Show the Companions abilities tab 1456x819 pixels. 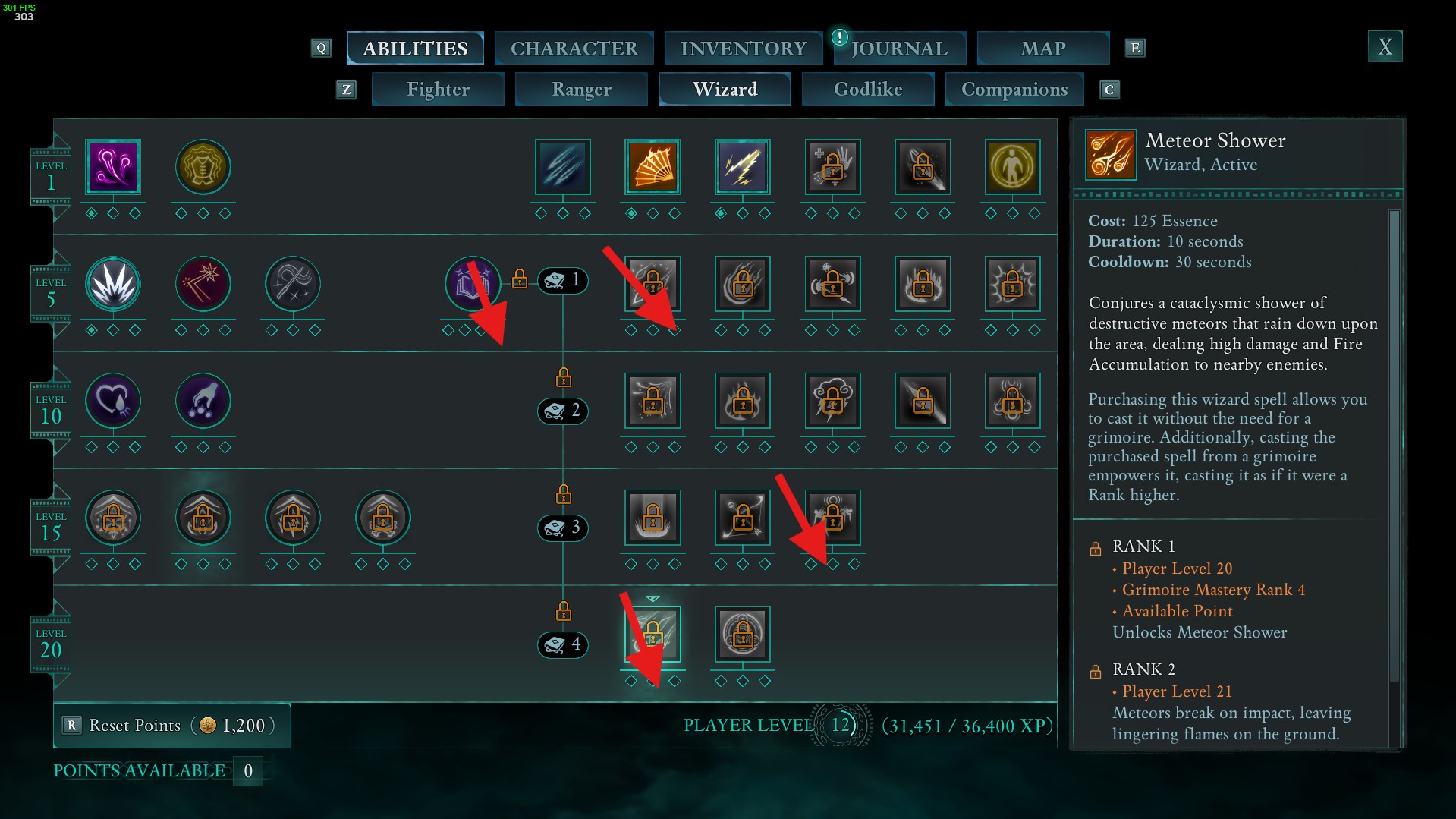pyautogui.click(x=1014, y=90)
